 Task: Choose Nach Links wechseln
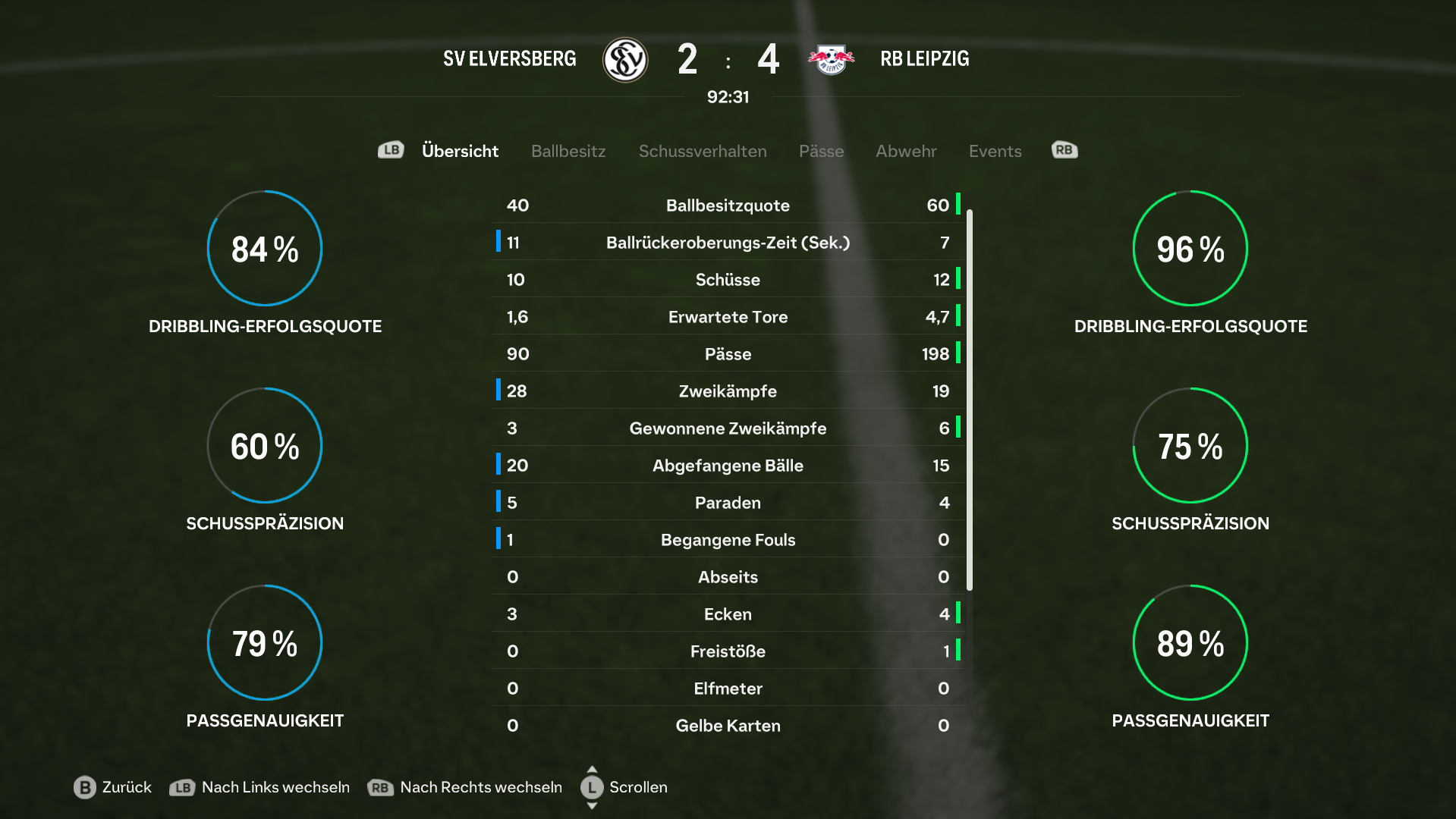[259, 787]
